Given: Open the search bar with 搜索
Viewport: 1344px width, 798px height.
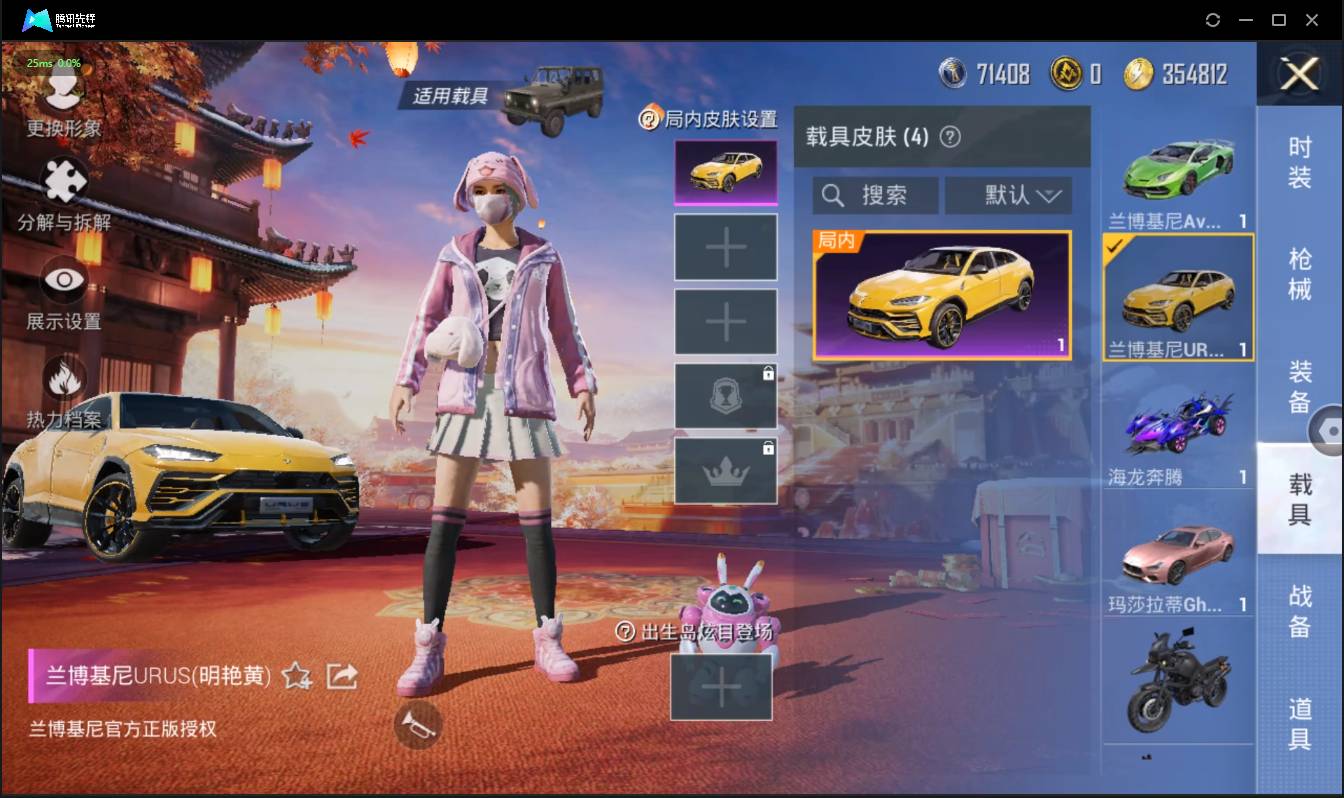Looking at the screenshot, I should [875, 195].
